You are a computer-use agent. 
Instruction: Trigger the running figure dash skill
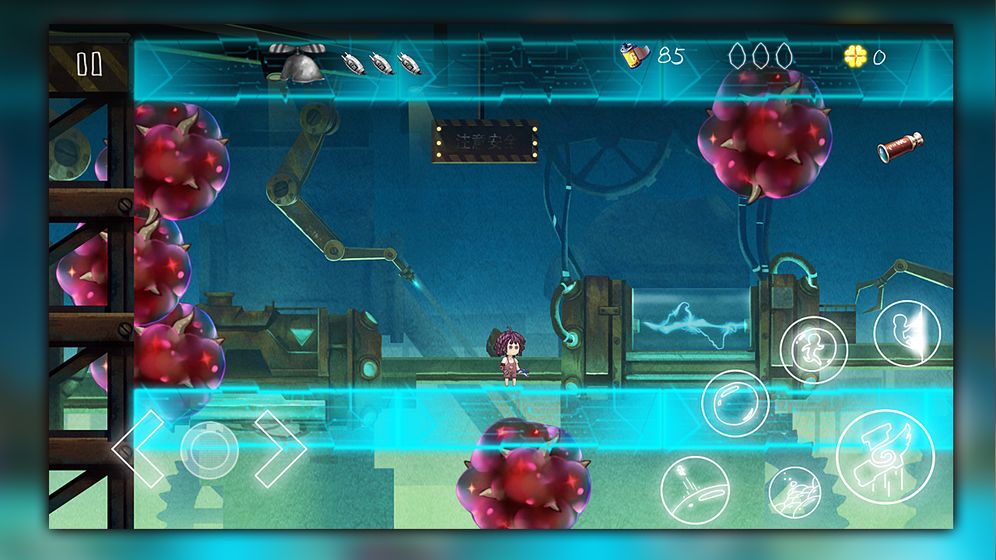(x=813, y=350)
